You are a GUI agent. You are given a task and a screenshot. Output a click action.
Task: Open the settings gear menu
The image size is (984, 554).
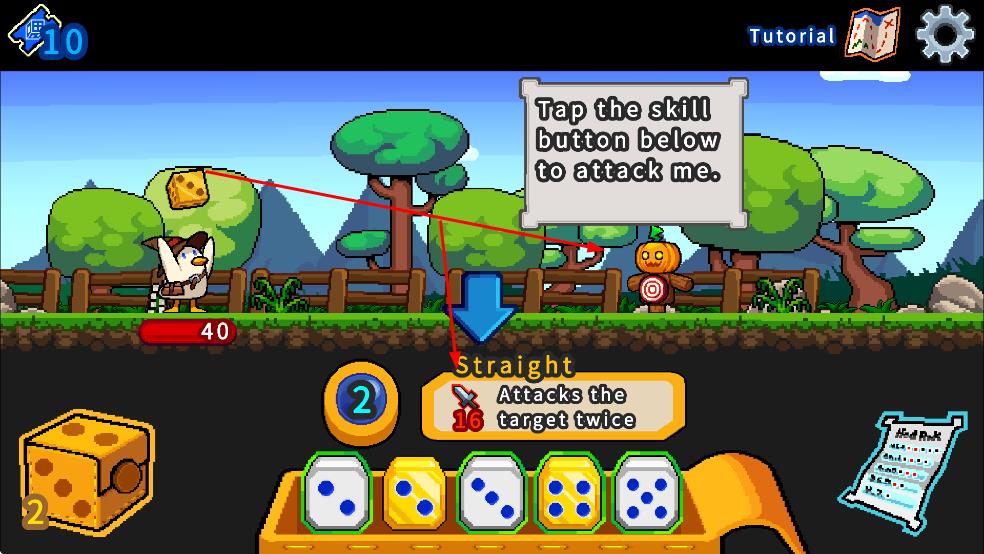(944, 35)
